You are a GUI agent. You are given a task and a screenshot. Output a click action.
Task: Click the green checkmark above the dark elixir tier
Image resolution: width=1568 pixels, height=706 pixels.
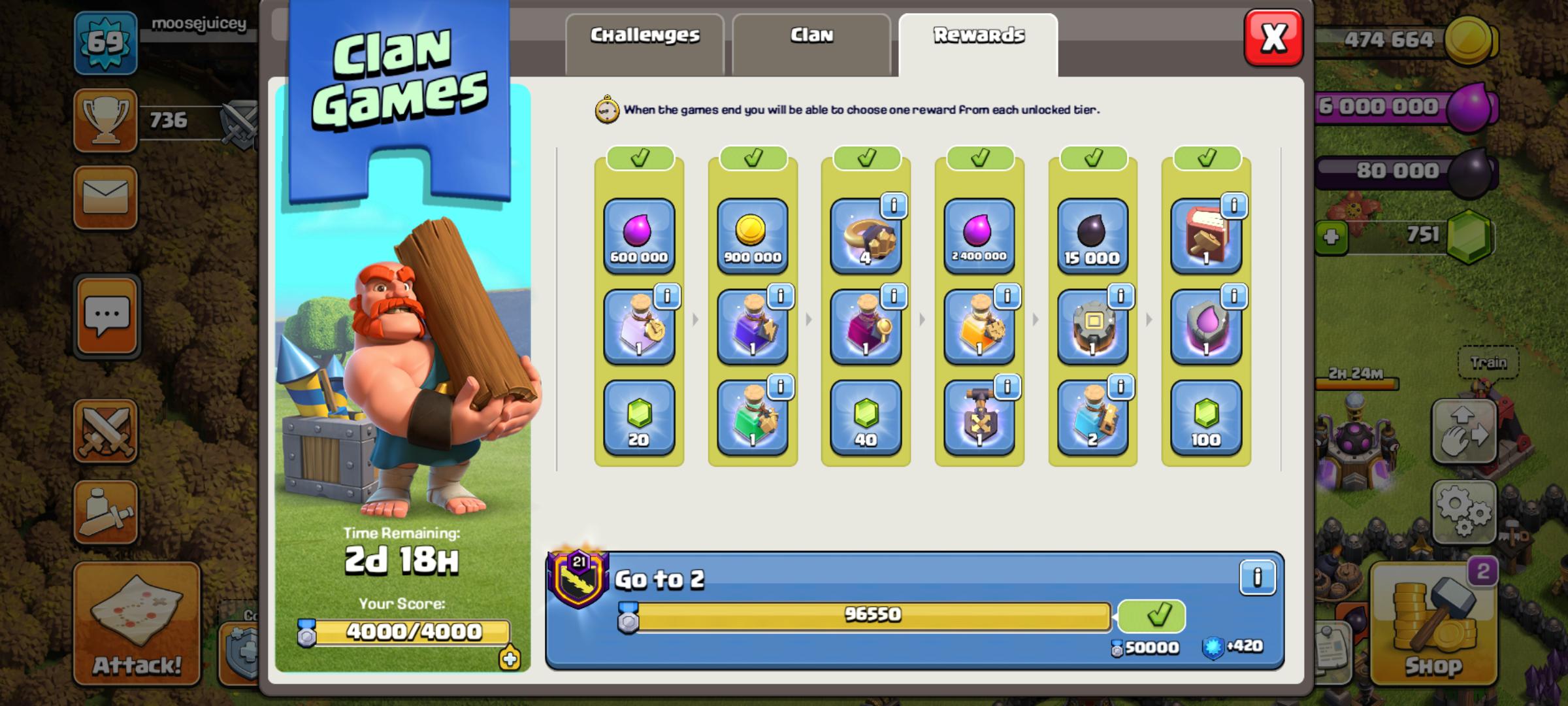click(x=1092, y=158)
